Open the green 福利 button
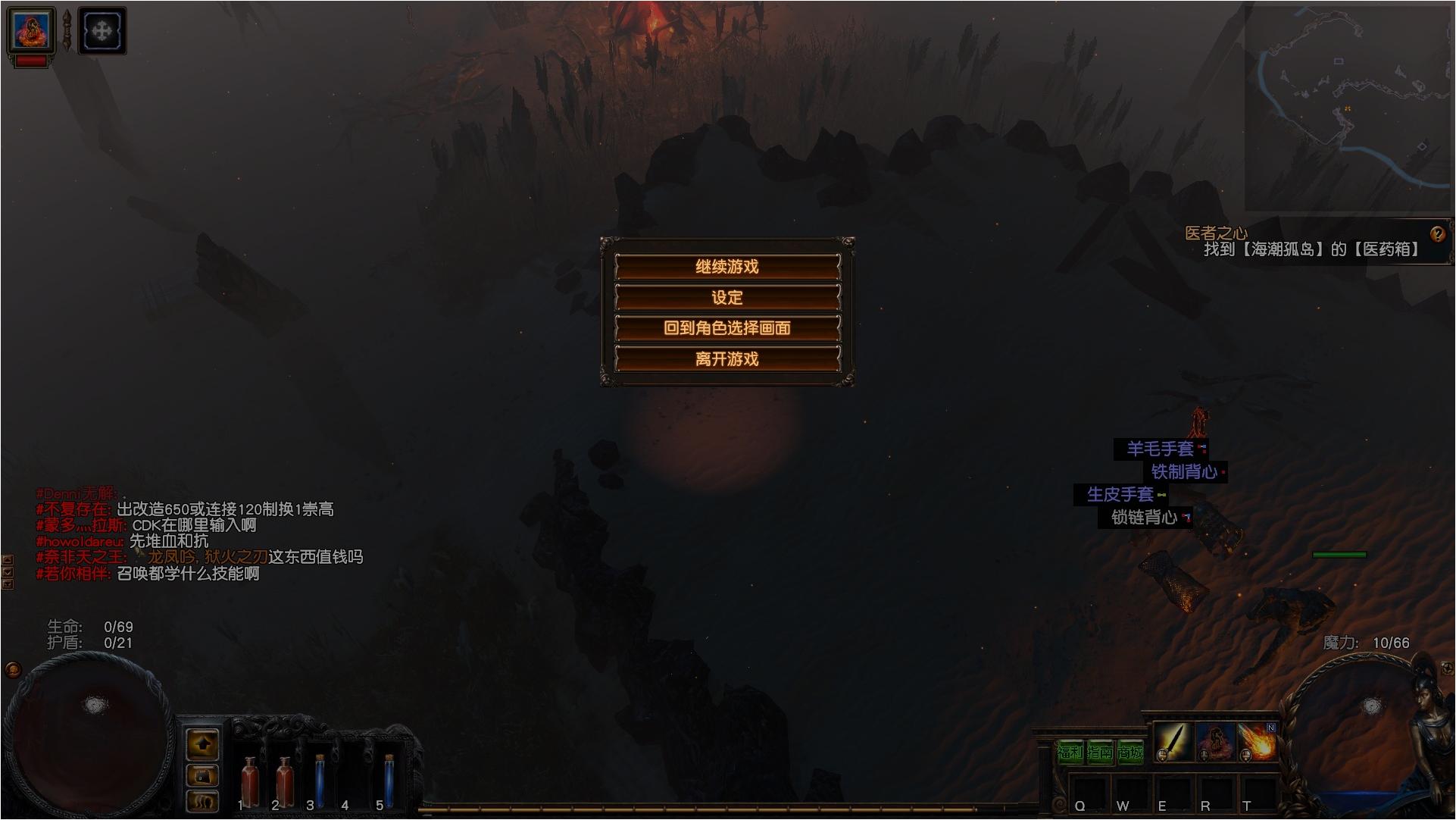The height and width of the screenshot is (820, 1456). tap(1070, 753)
